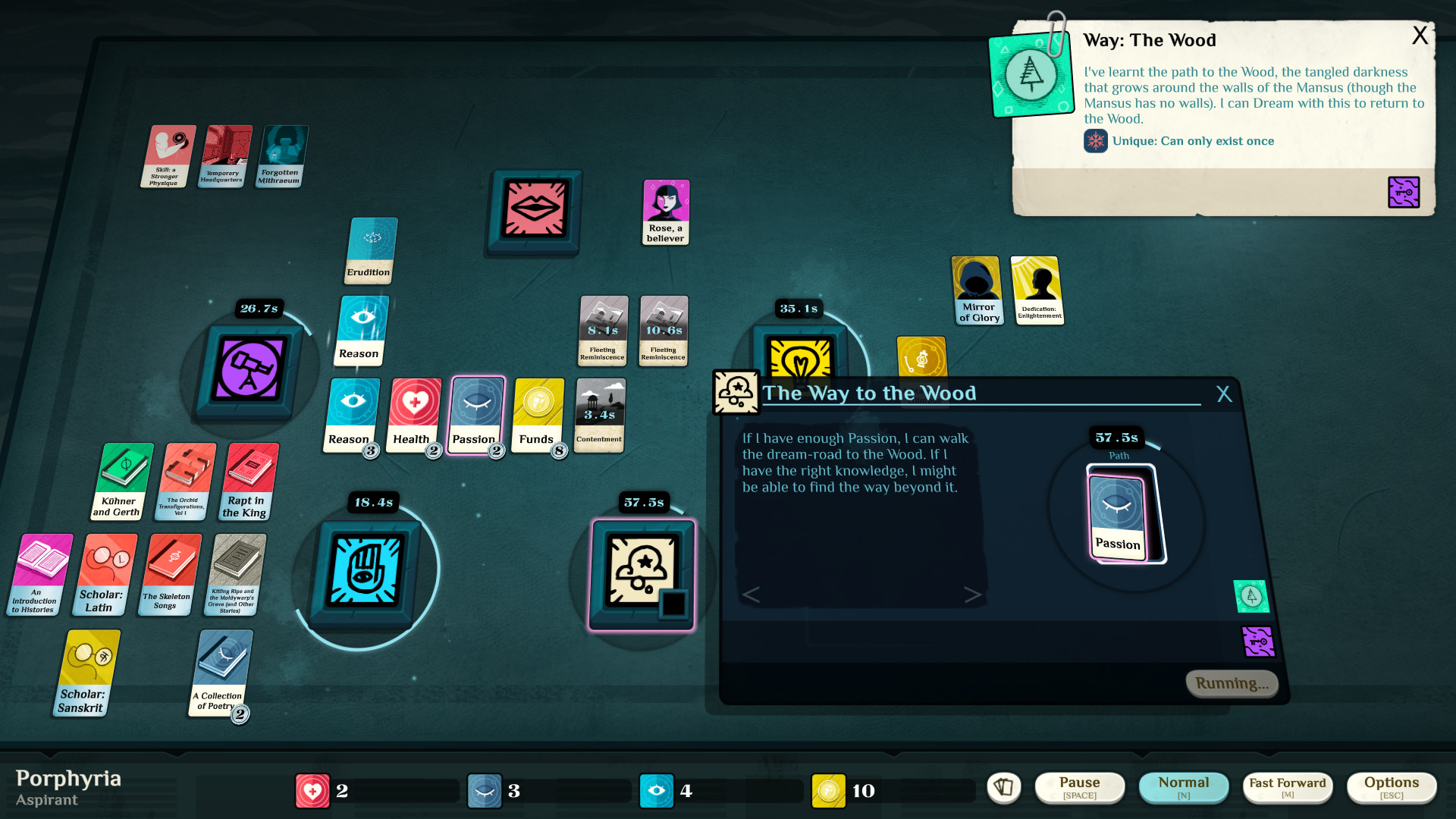
Task: Close The Way to the Wood window
Action: [1224, 394]
